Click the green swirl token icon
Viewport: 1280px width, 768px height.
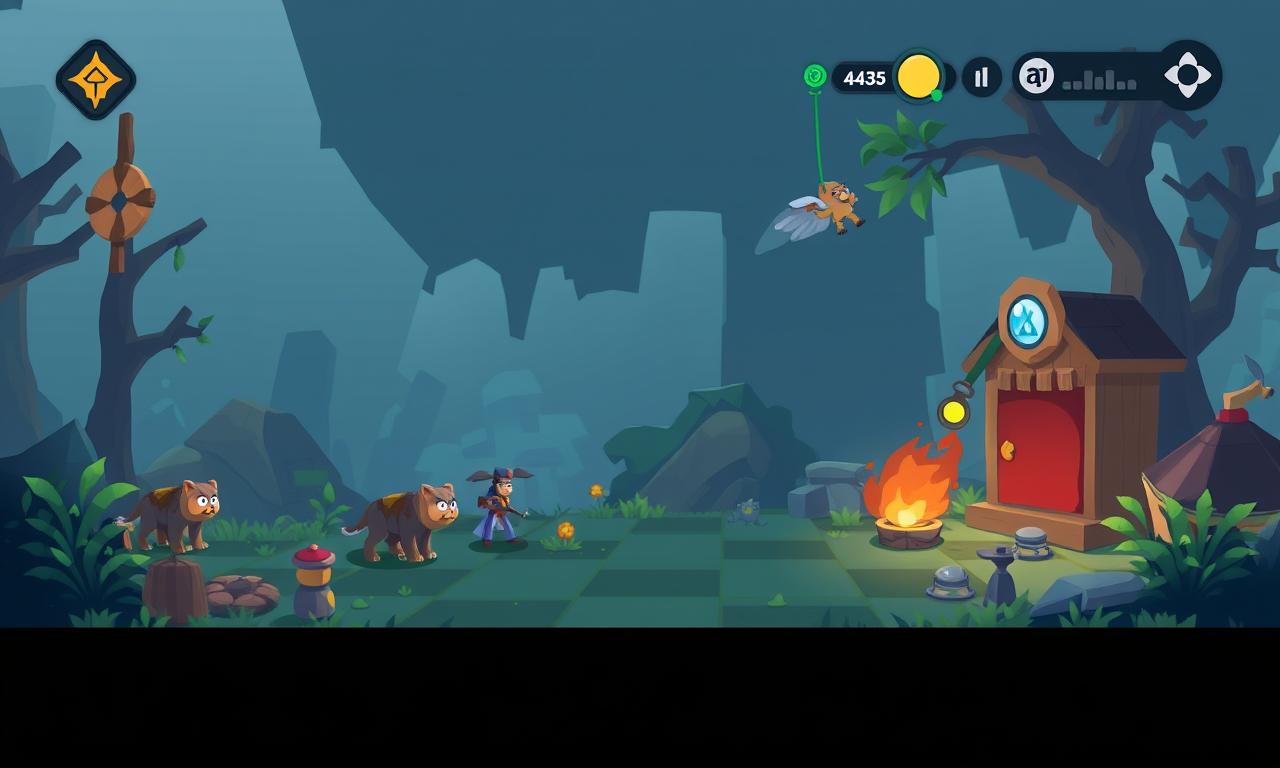click(815, 75)
